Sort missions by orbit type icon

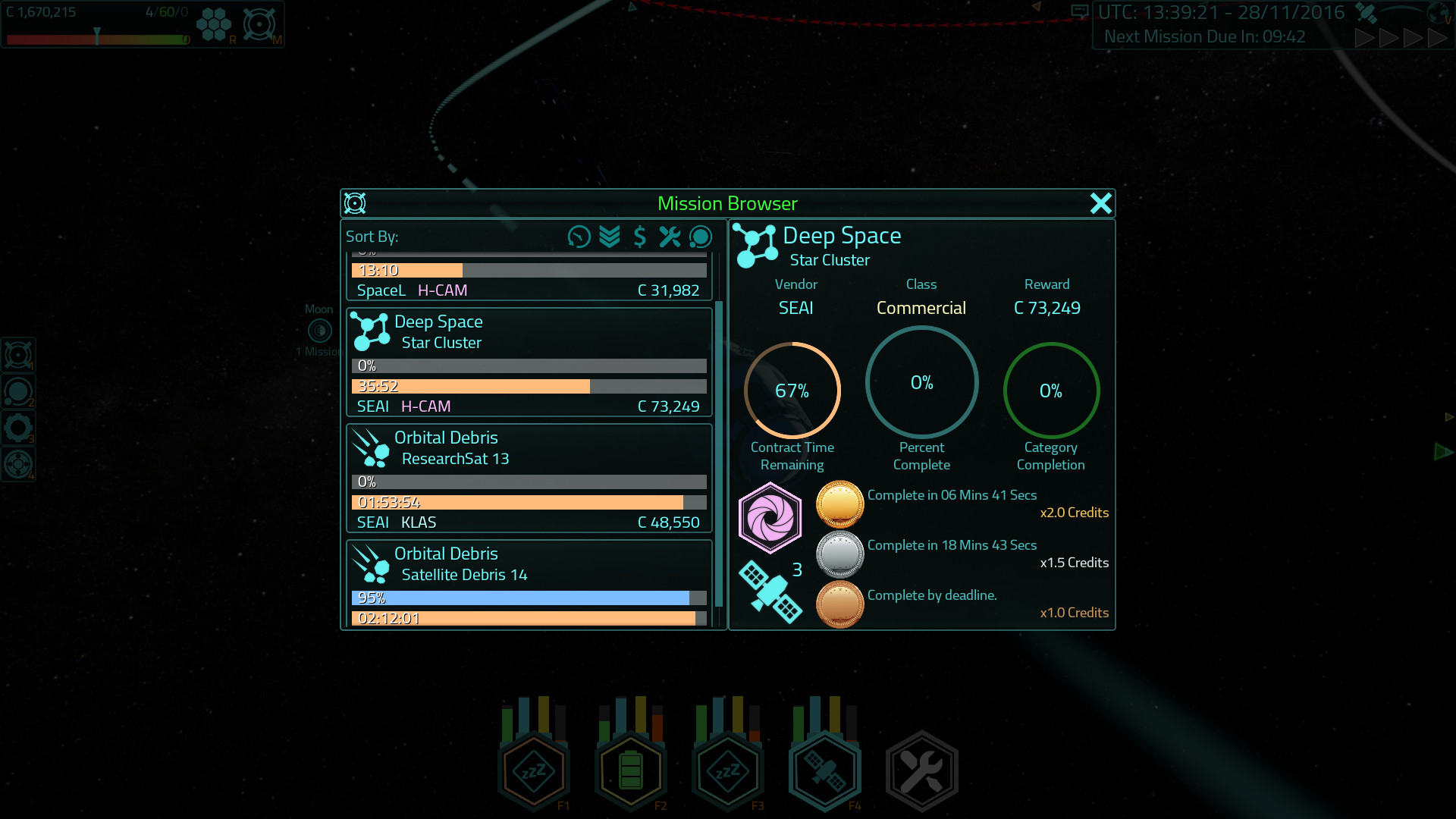[700, 237]
